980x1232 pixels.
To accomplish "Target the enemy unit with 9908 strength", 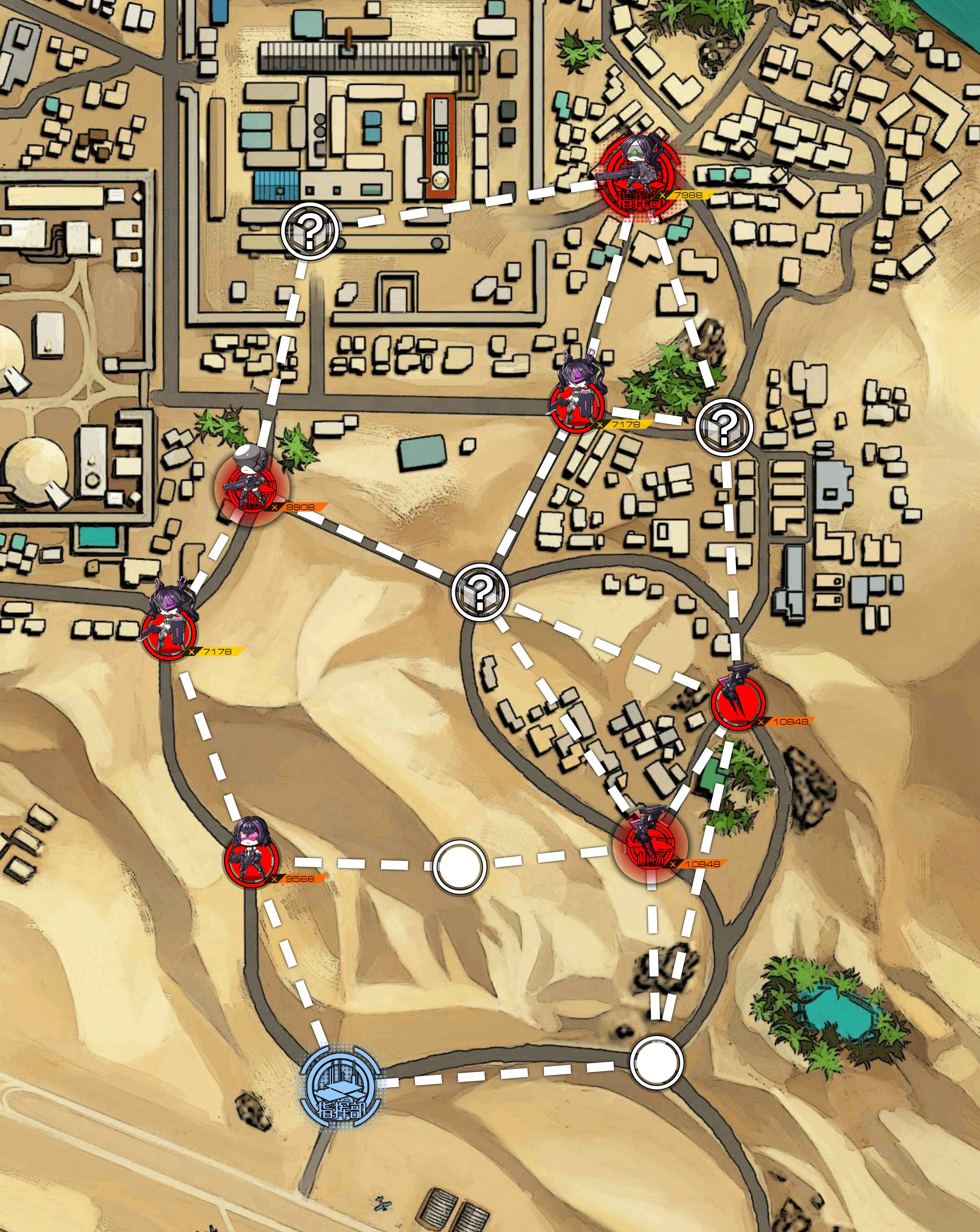I will pyautogui.click(x=251, y=487).
